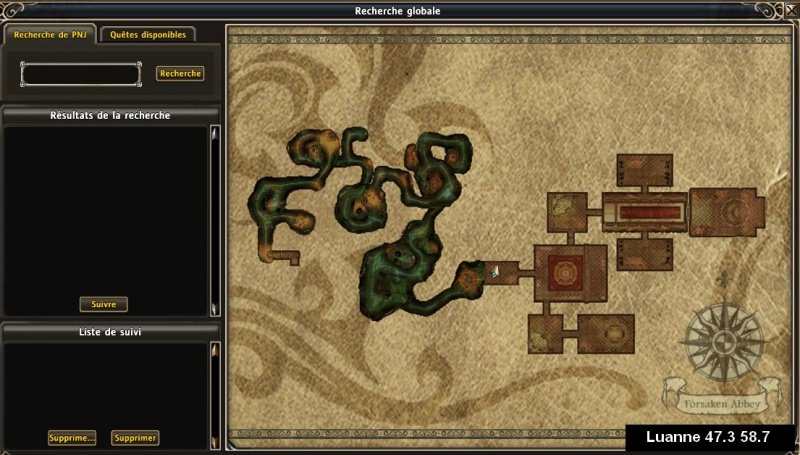800x455 pixels.
Task: Open the Quêtes disponibles tab
Action: (x=148, y=34)
